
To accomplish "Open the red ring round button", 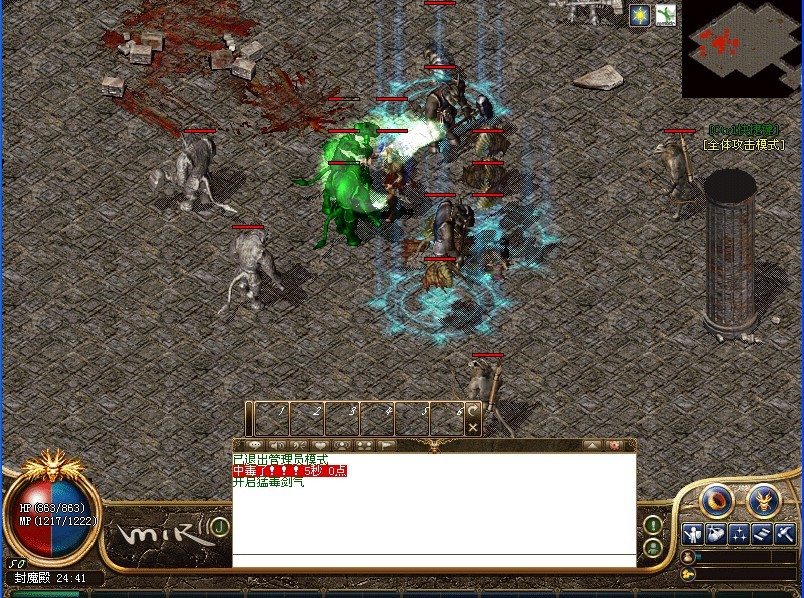I will point(717,498).
